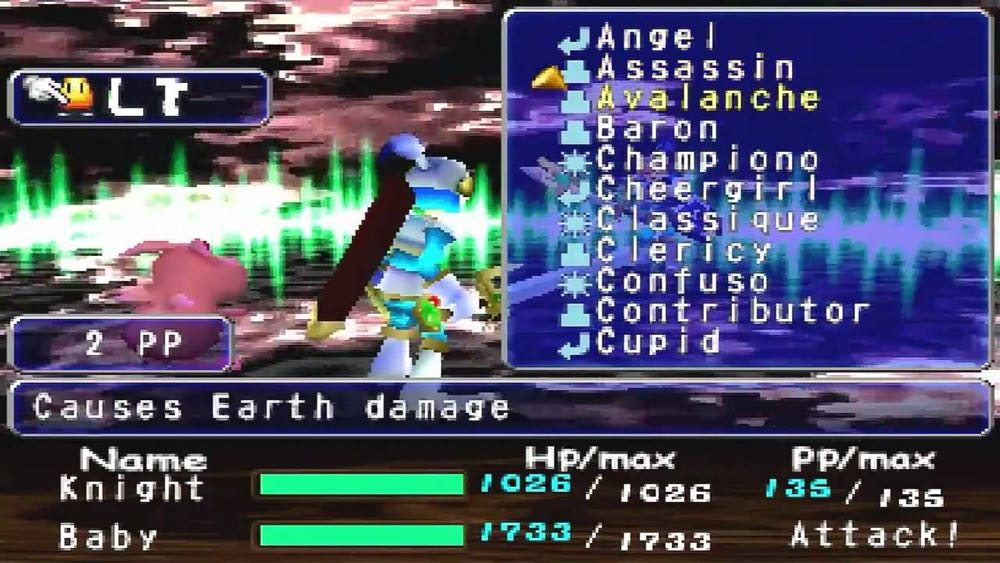1000x563 pixels.
Task: Choose the Cheergirl spell
Action: click(x=707, y=189)
